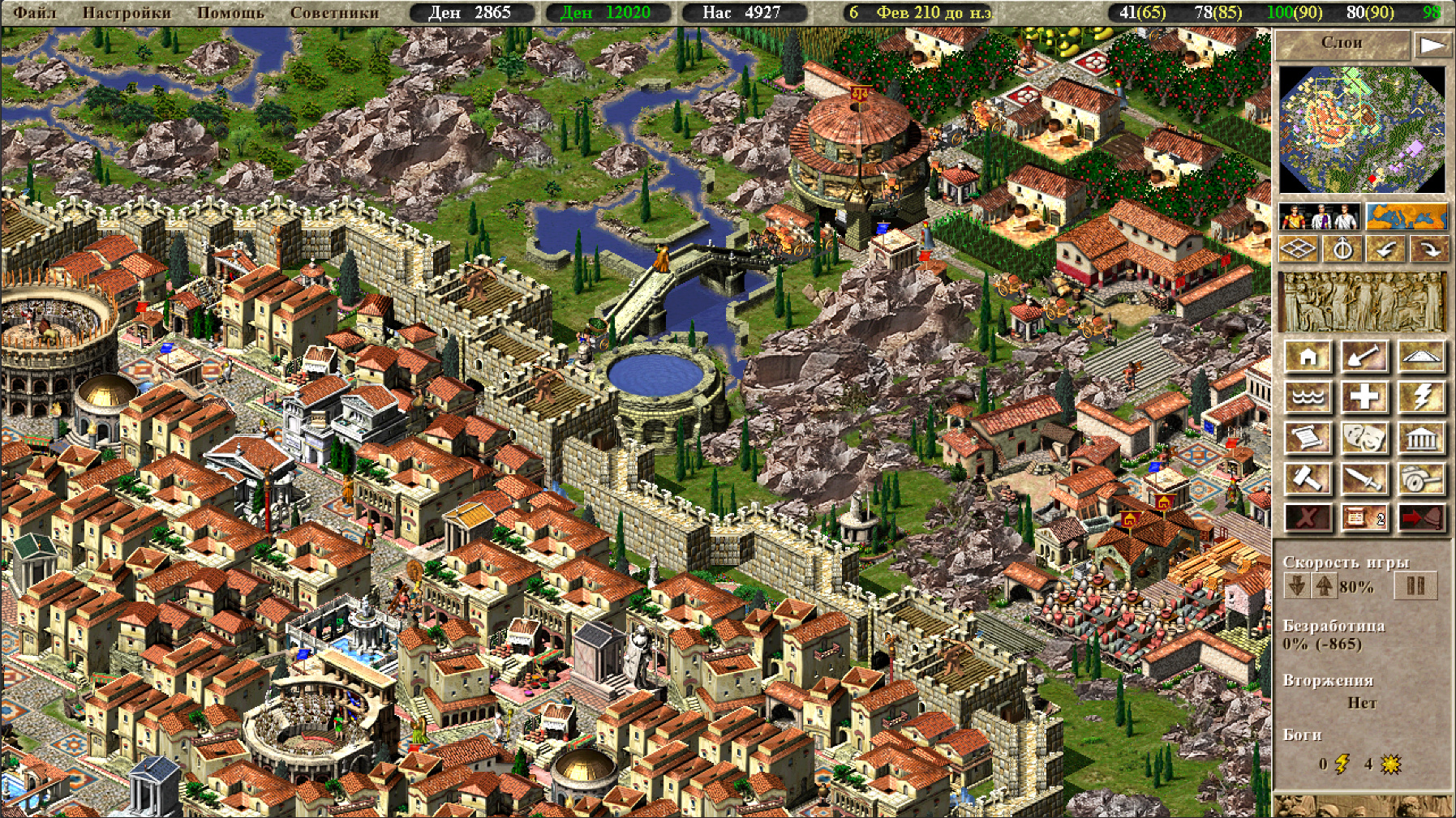Select the road building tool

(x=1421, y=357)
